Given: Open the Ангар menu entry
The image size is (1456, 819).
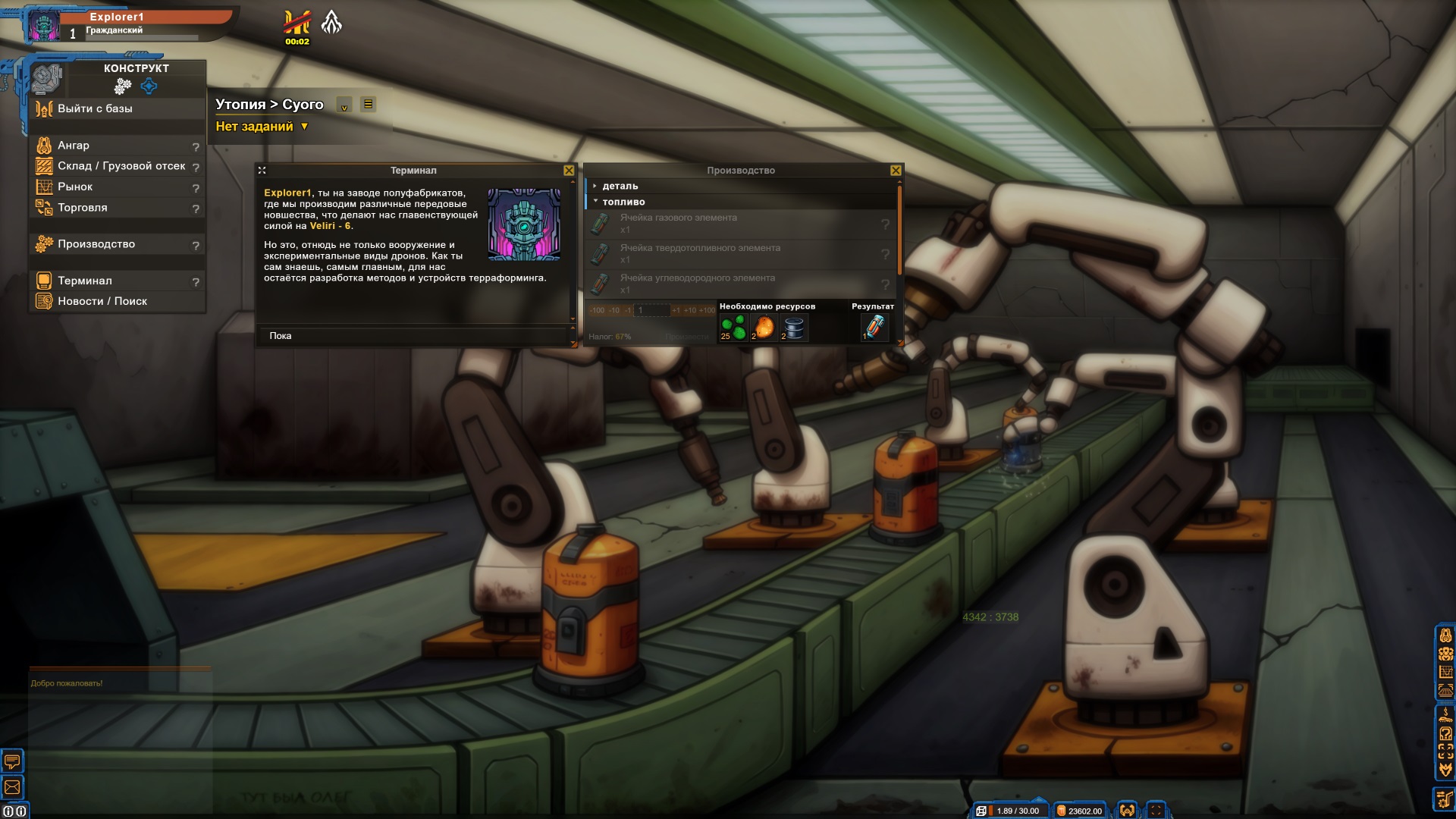Looking at the screenshot, I should [x=74, y=145].
